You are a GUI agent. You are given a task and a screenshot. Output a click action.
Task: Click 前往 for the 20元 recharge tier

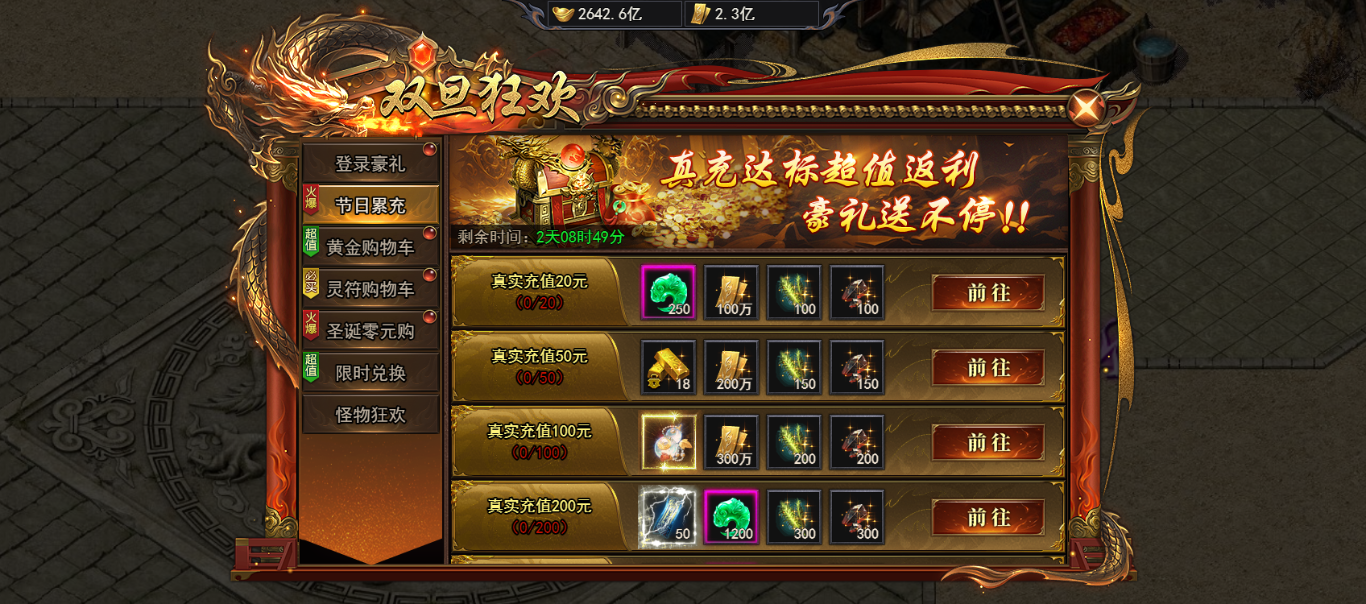pos(988,293)
